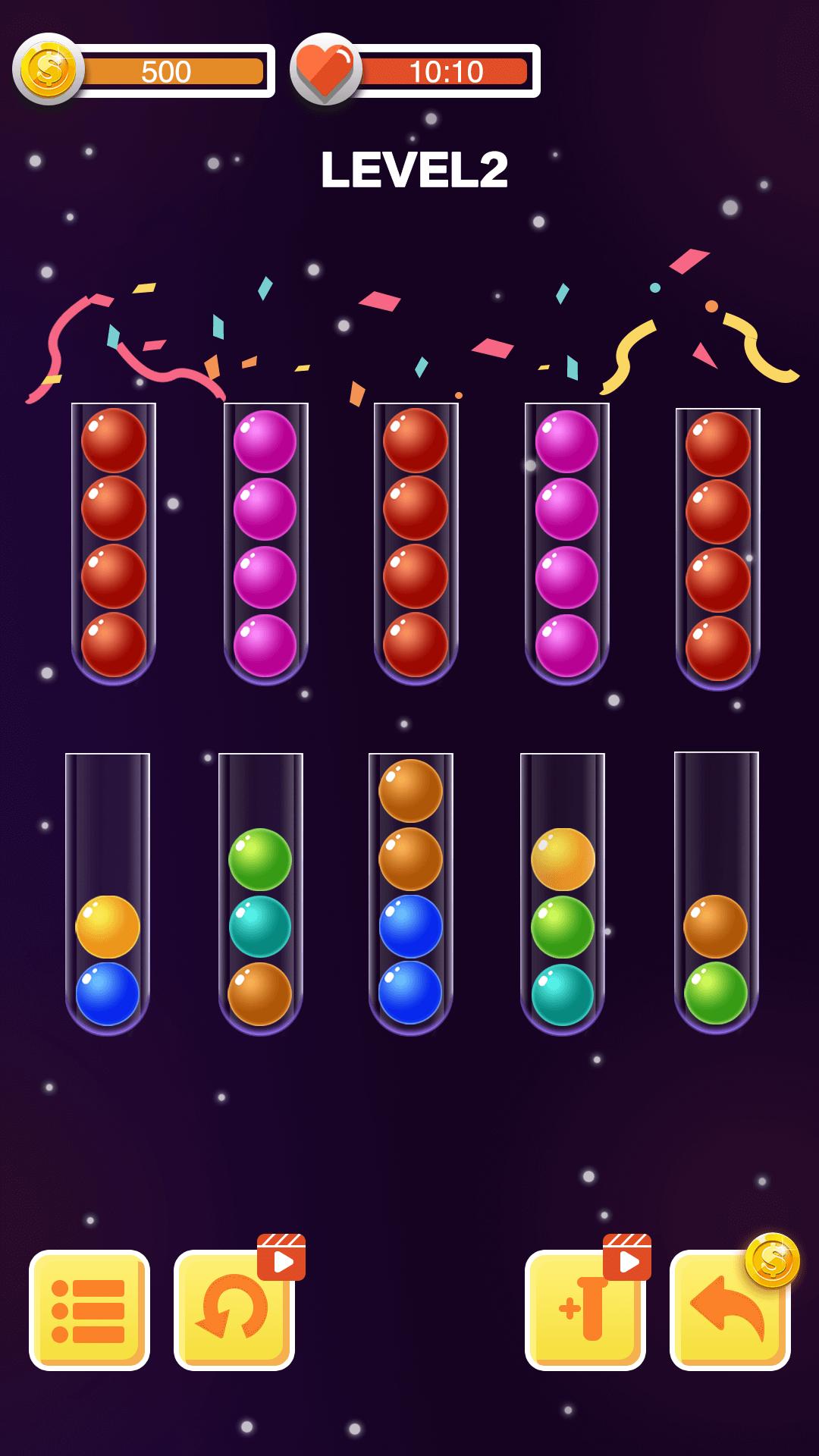Choose the tube with two orange balls above two blue

(x=410, y=895)
